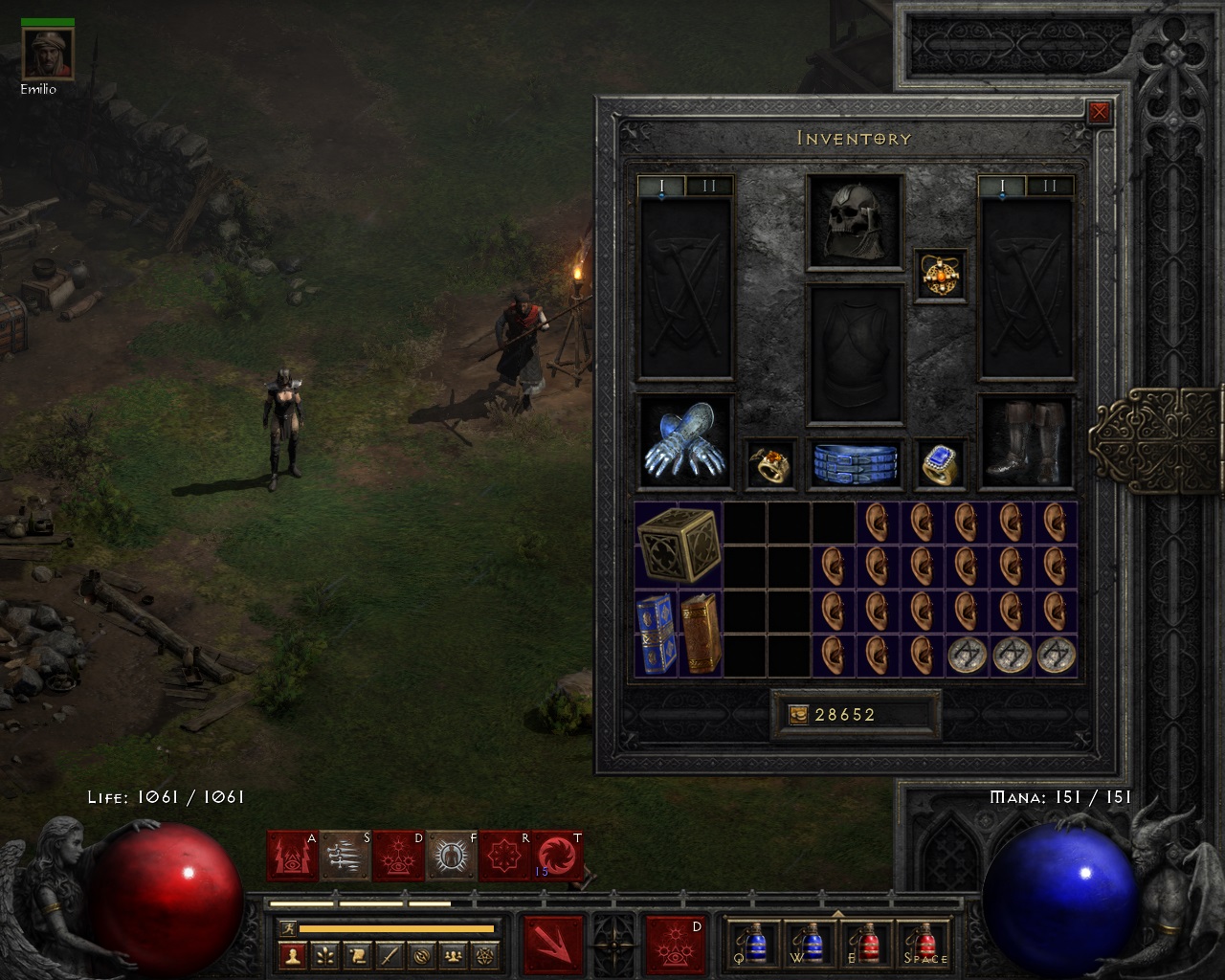Pick up the blue tome
The image size is (1225, 980).
(656, 634)
